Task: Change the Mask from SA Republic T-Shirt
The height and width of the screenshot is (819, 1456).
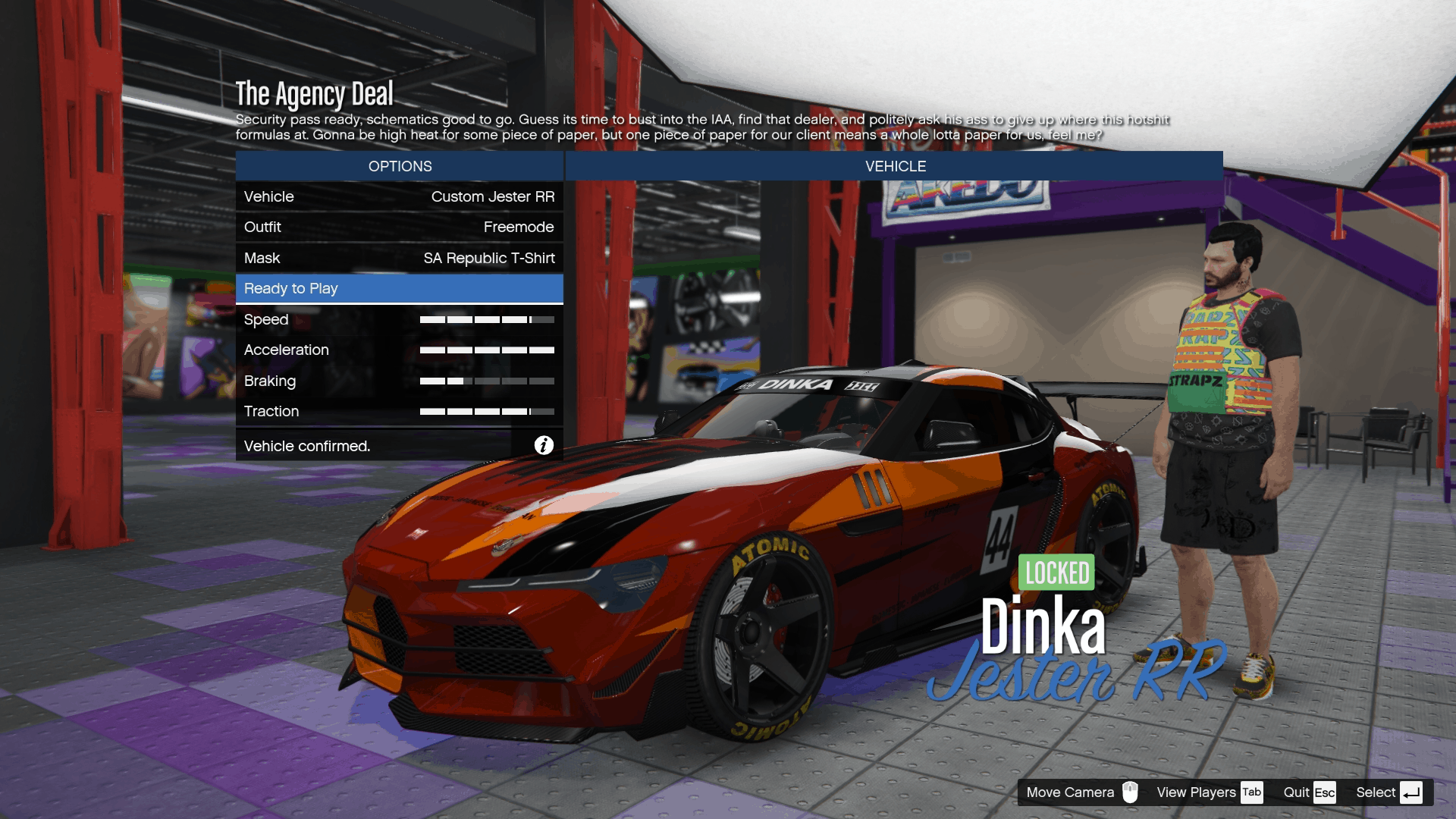Action: [400, 258]
